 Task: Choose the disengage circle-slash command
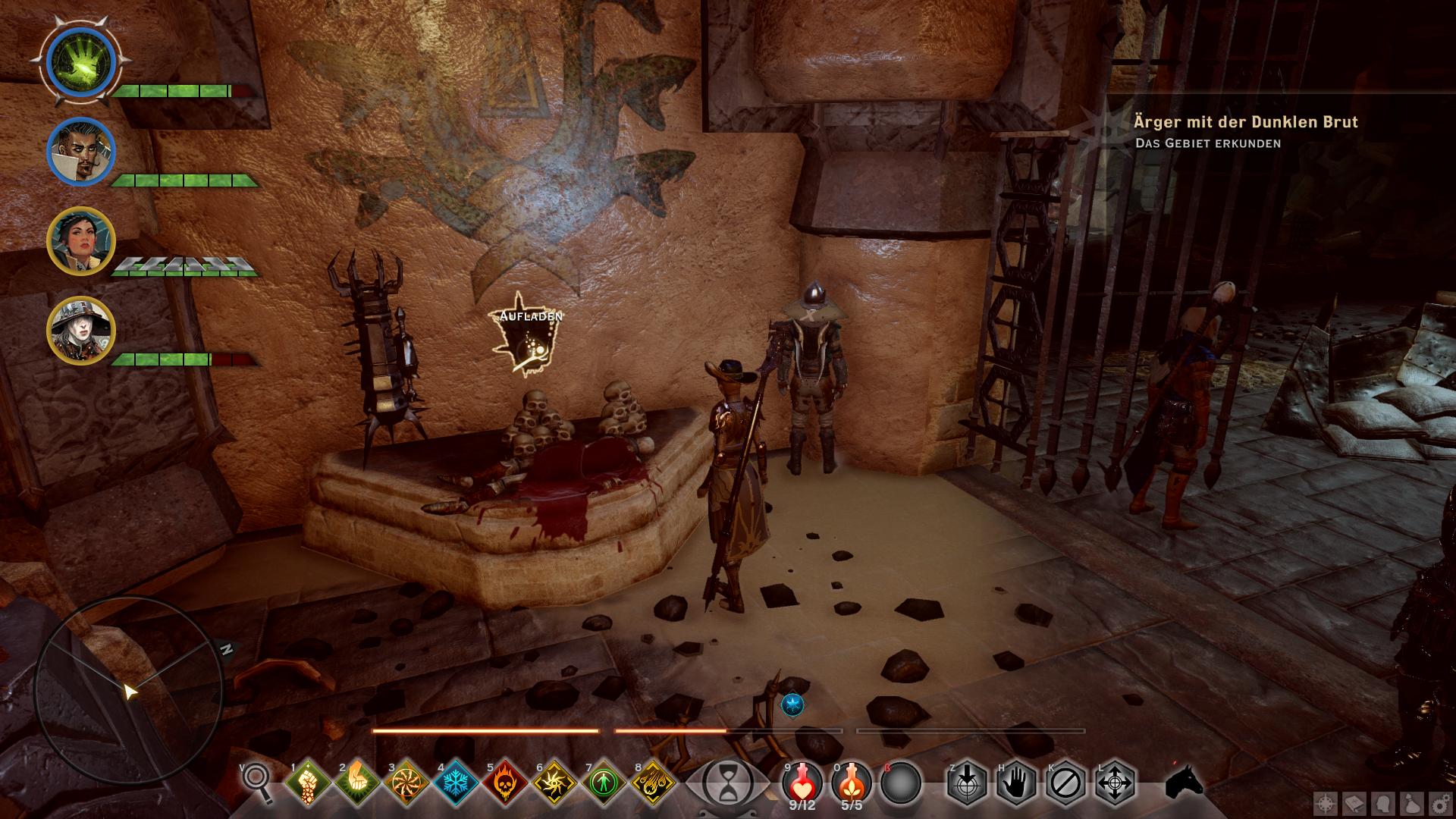click(x=1065, y=782)
